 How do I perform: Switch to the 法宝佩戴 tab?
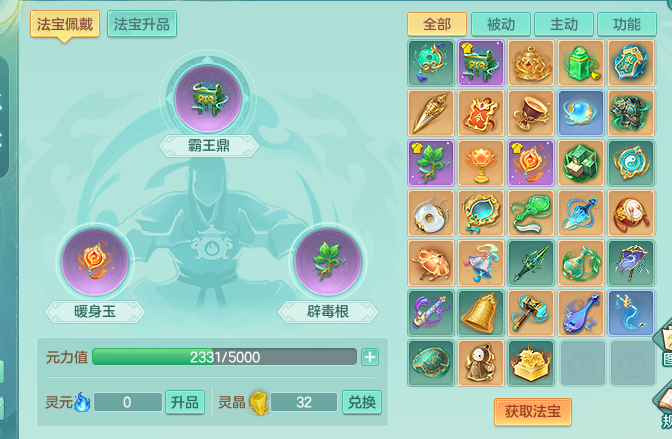[65, 23]
